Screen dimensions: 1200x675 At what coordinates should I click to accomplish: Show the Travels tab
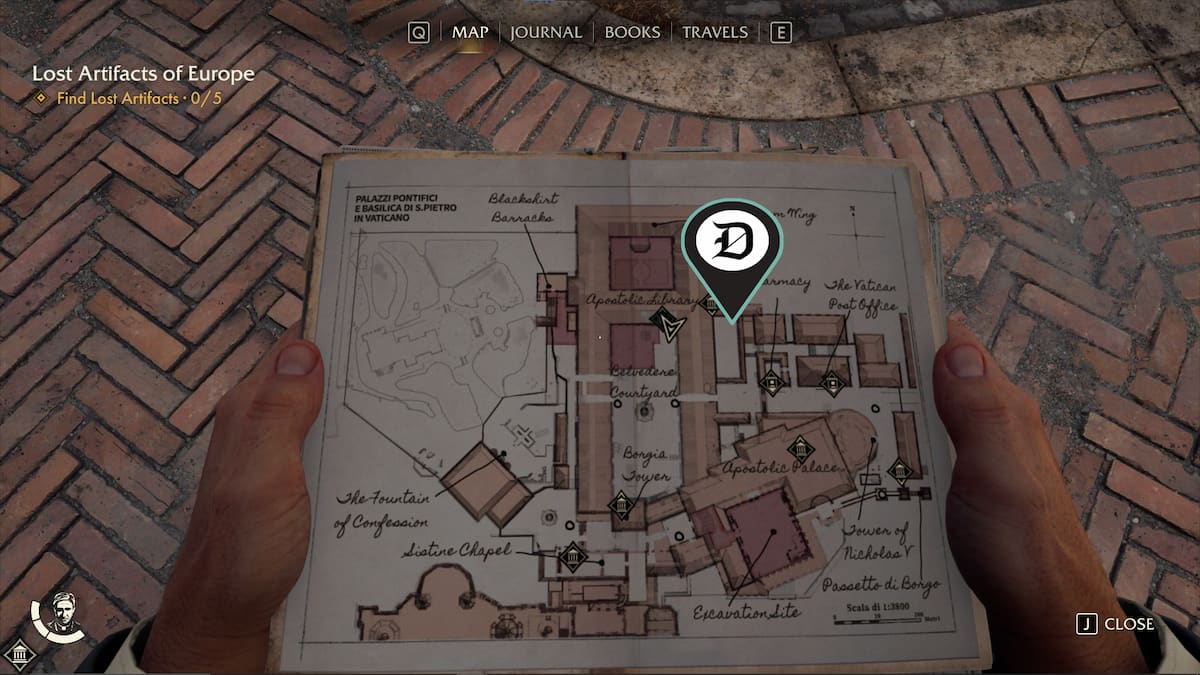[x=714, y=32]
